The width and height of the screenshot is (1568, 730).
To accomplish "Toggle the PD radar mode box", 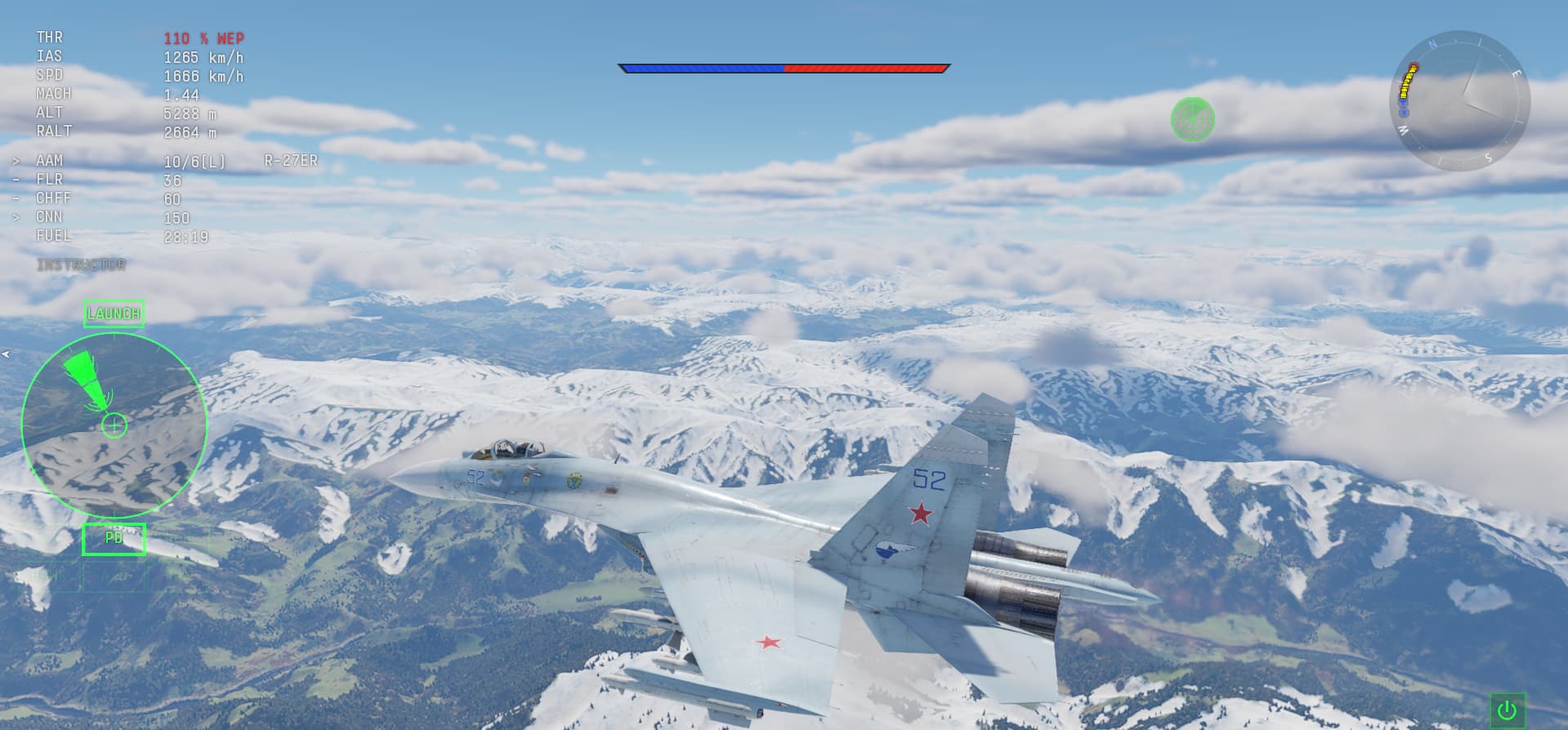I will coord(114,539).
